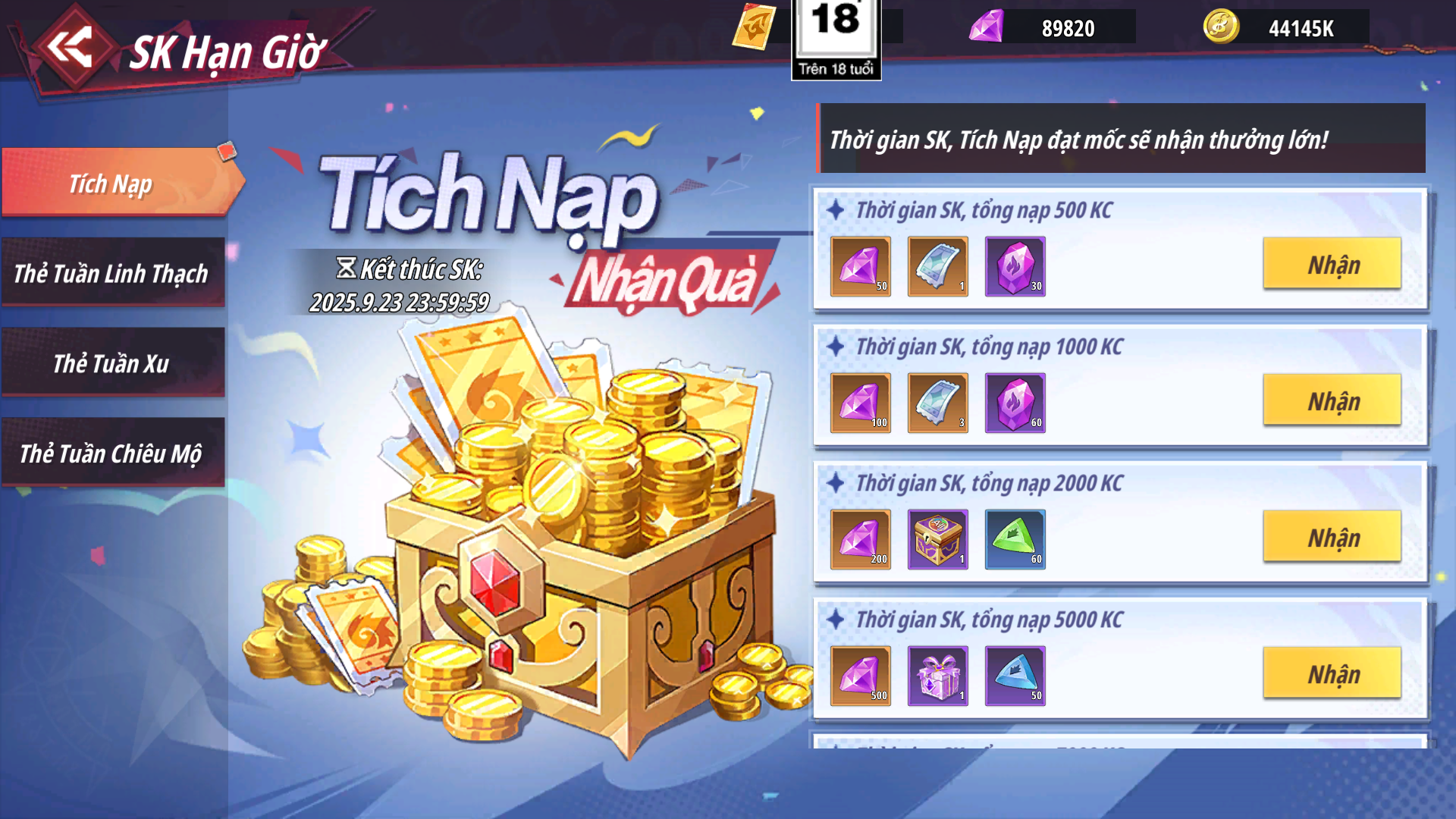Inspect the 3 silver ticket reward
The height and width of the screenshot is (819, 1456).
point(937,403)
